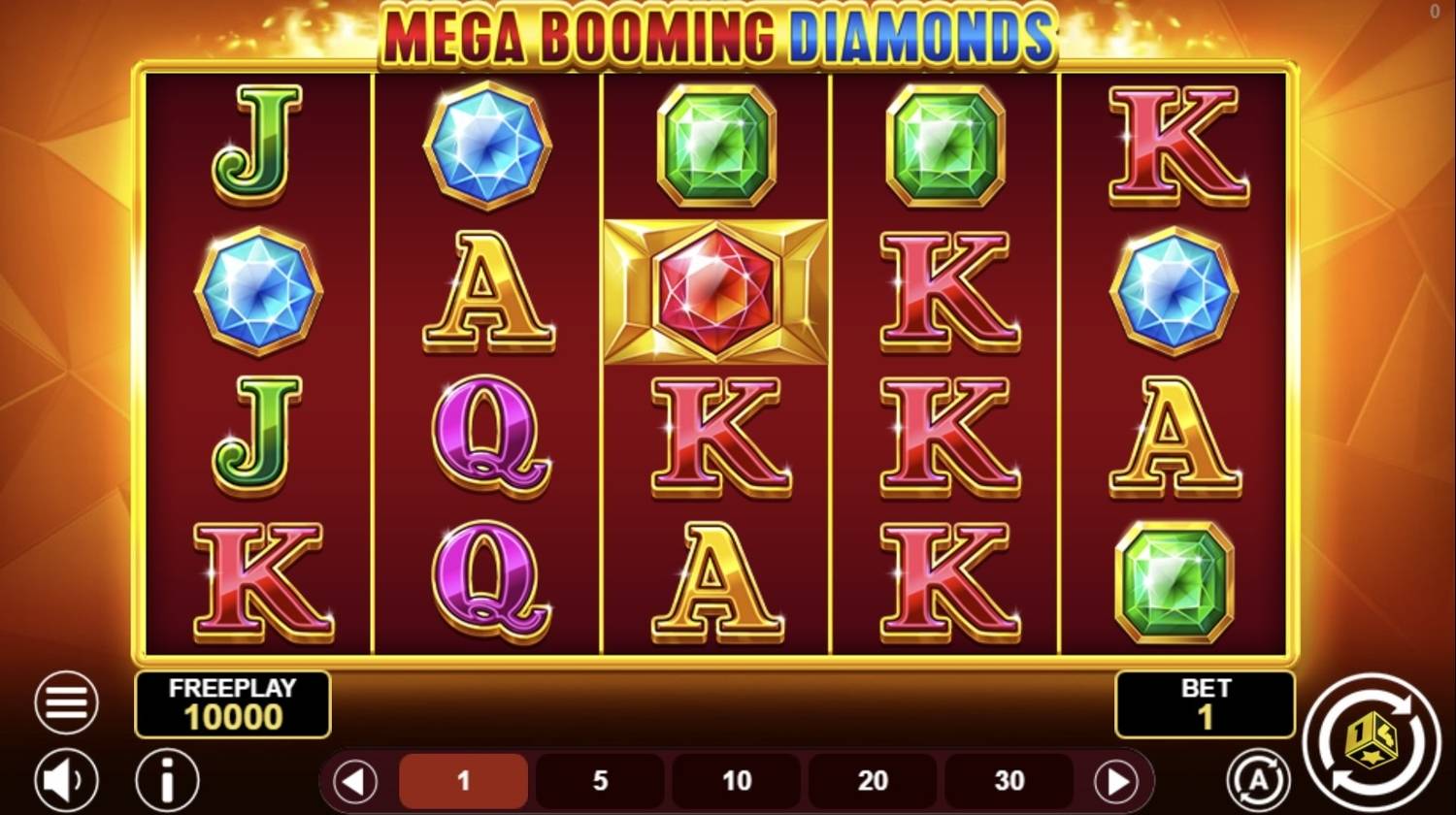This screenshot has width=1456, height=815.
Task: Click the BET 1 display panel
Action: pyautogui.click(x=1205, y=704)
